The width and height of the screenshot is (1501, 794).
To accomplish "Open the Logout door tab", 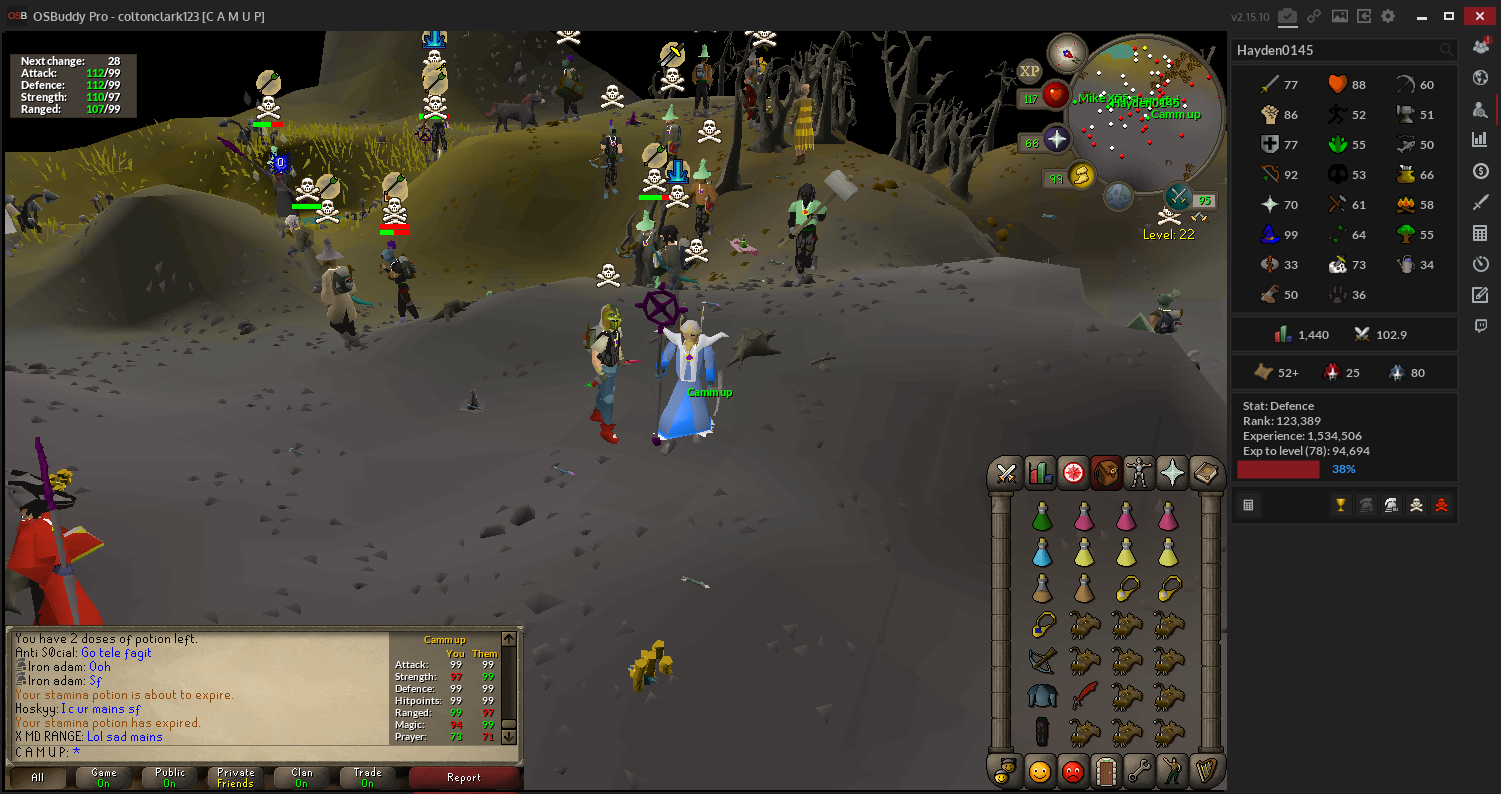I will pos(1106,771).
